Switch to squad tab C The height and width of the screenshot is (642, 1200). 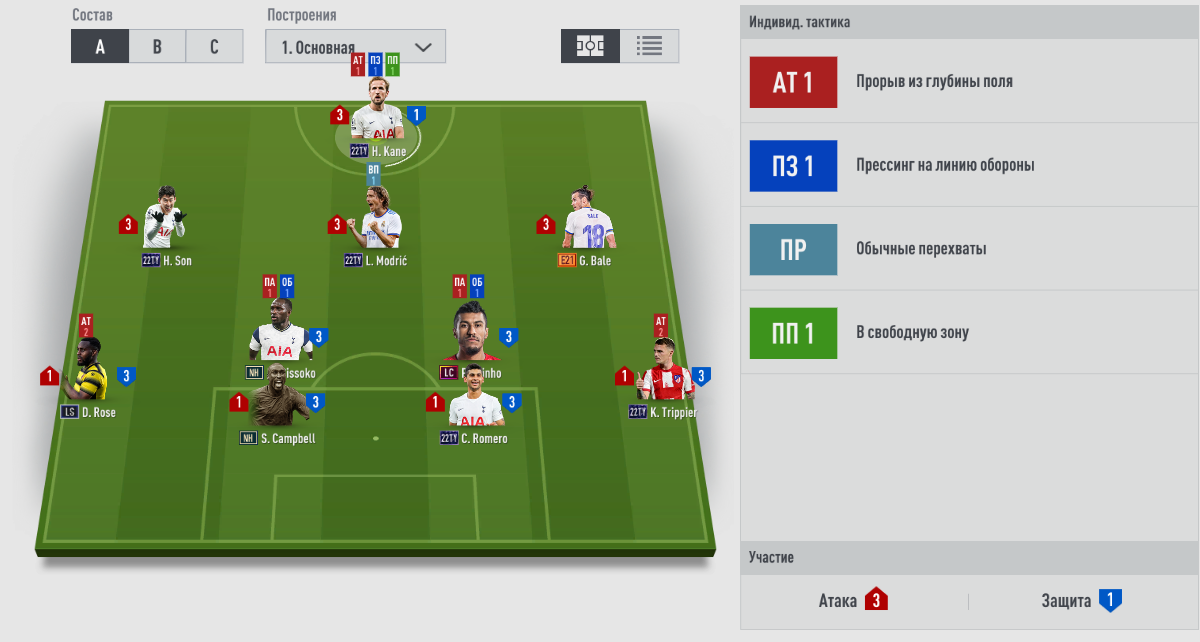[x=215, y=46]
